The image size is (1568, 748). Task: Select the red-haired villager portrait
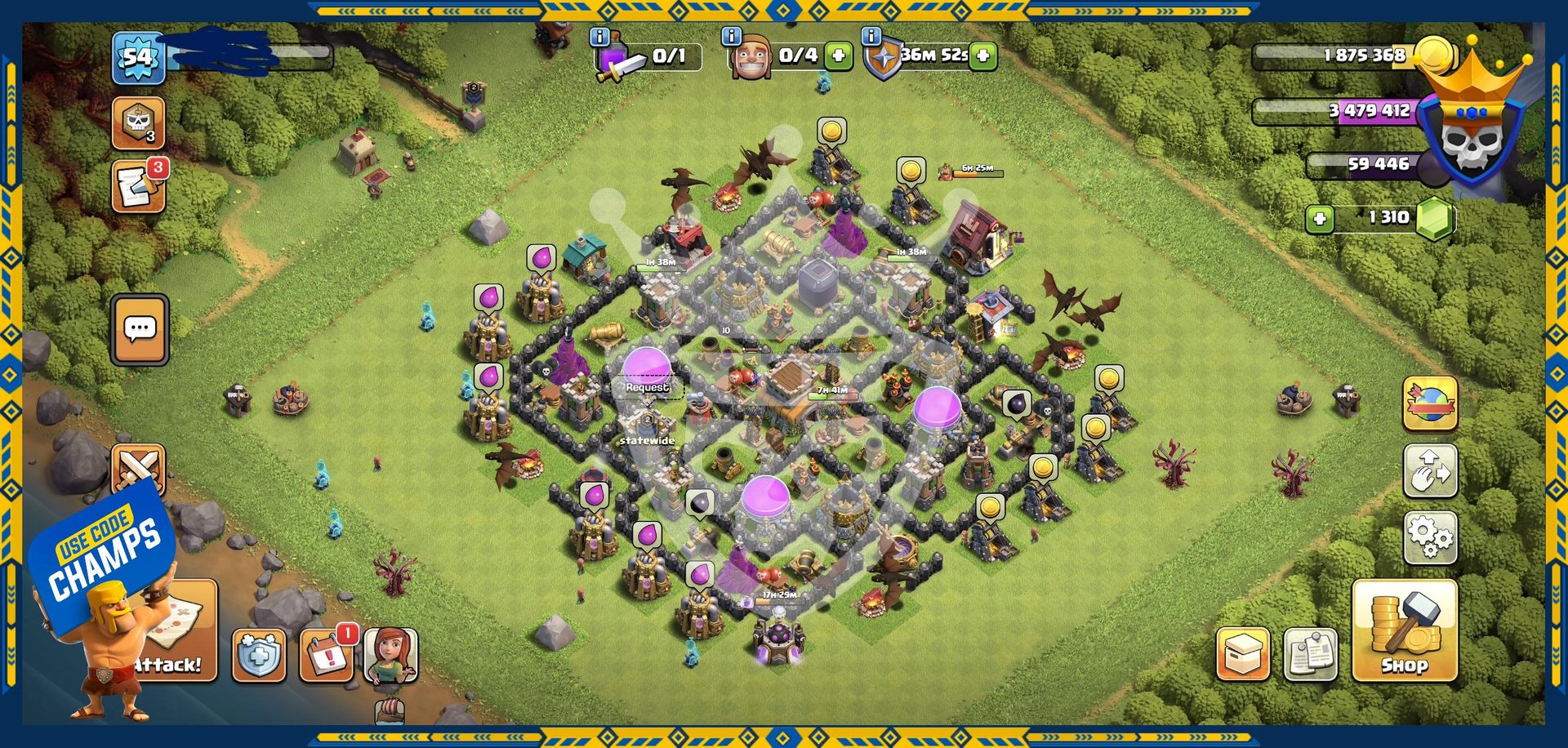tap(390, 655)
